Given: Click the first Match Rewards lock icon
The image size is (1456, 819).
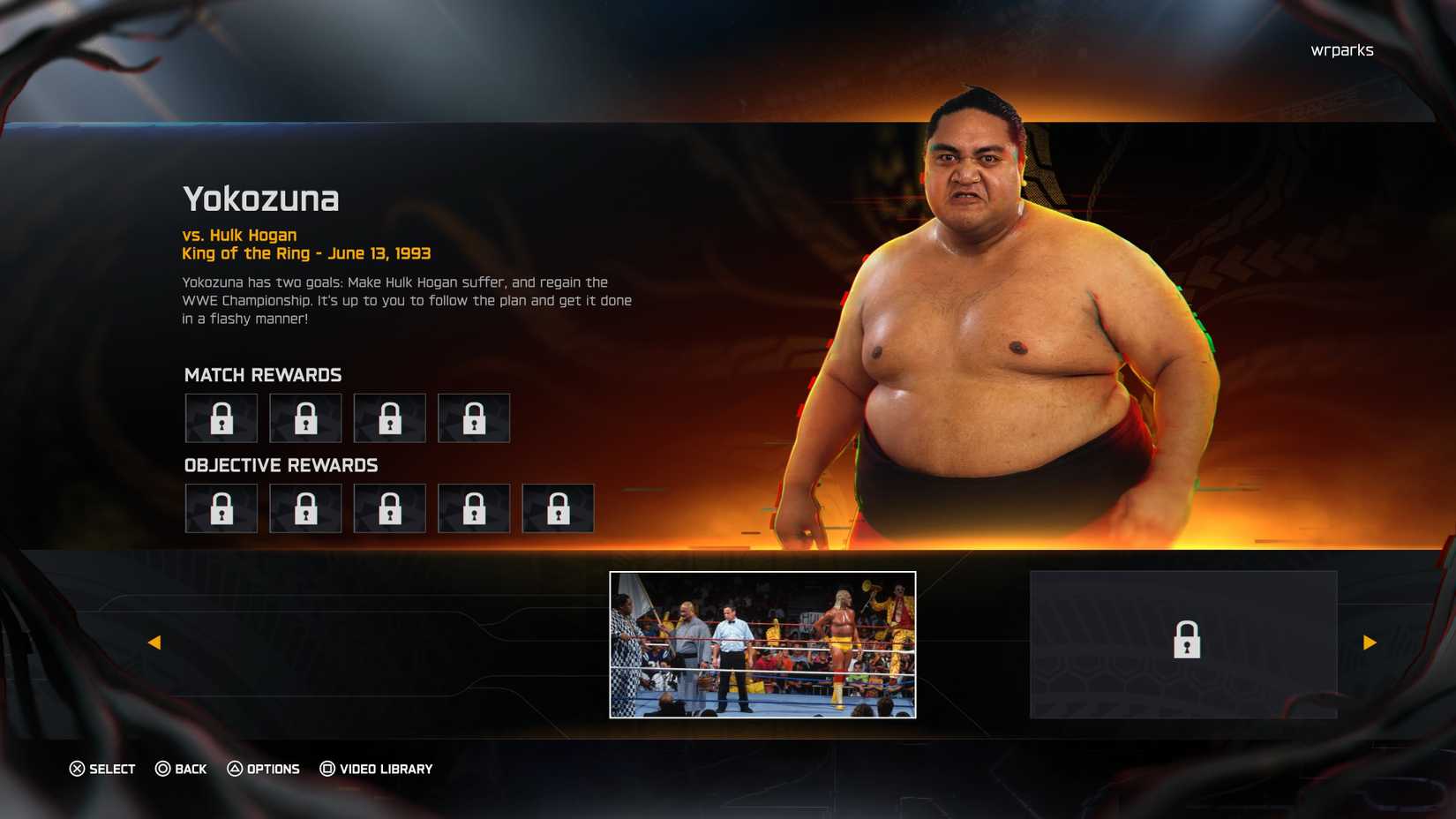Looking at the screenshot, I should (x=221, y=418).
